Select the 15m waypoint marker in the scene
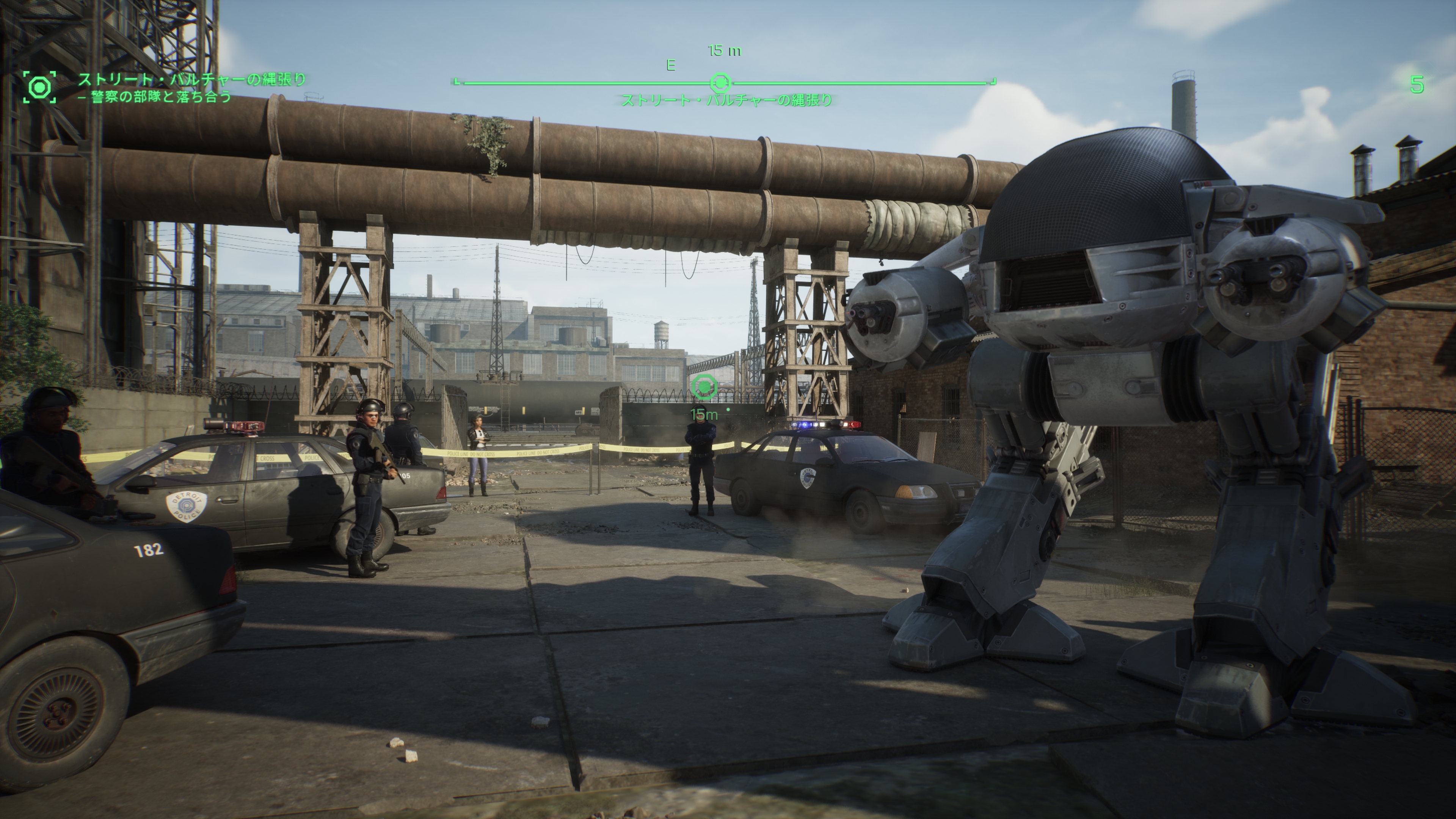 pos(704,387)
